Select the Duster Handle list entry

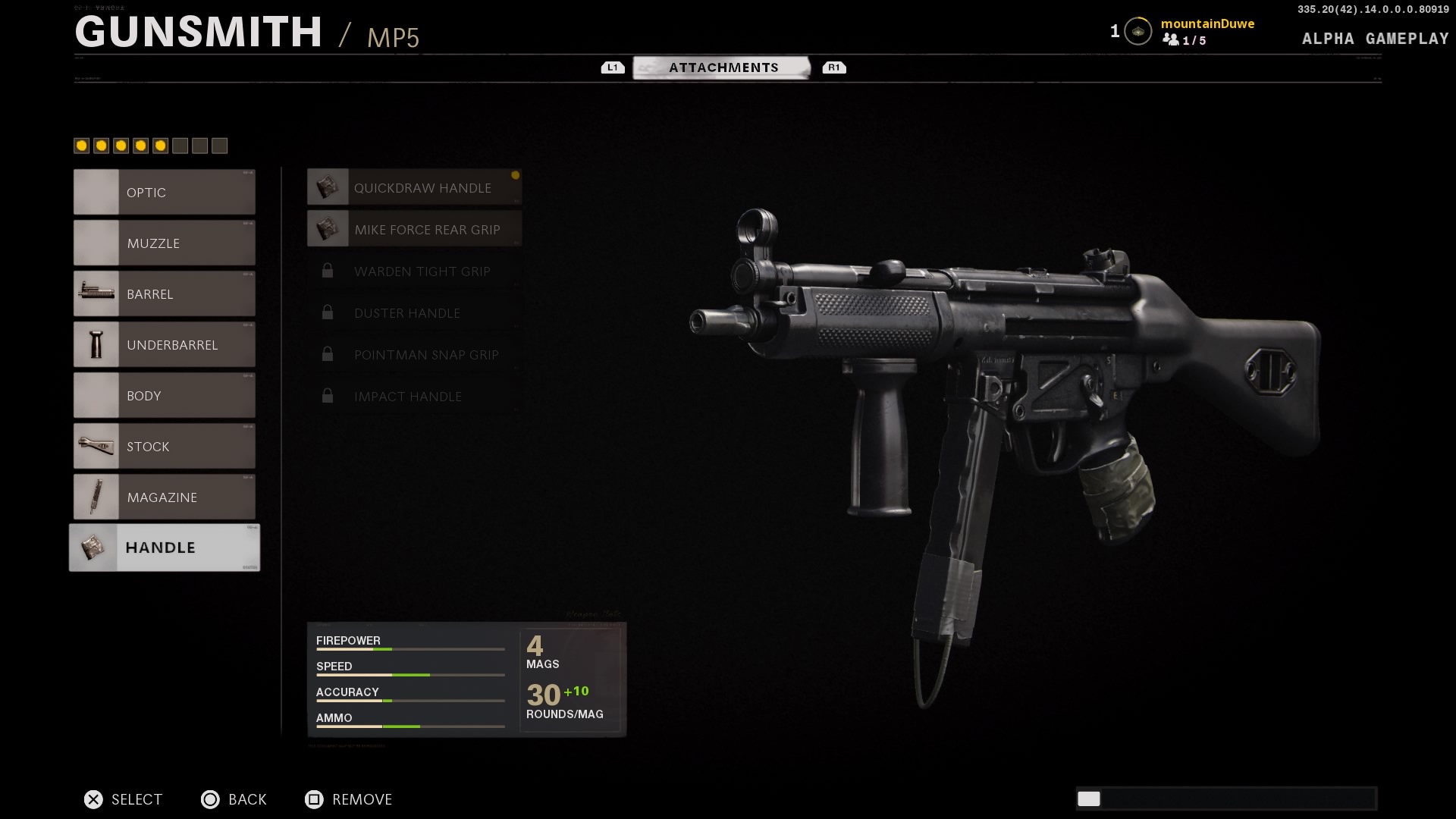(407, 312)
